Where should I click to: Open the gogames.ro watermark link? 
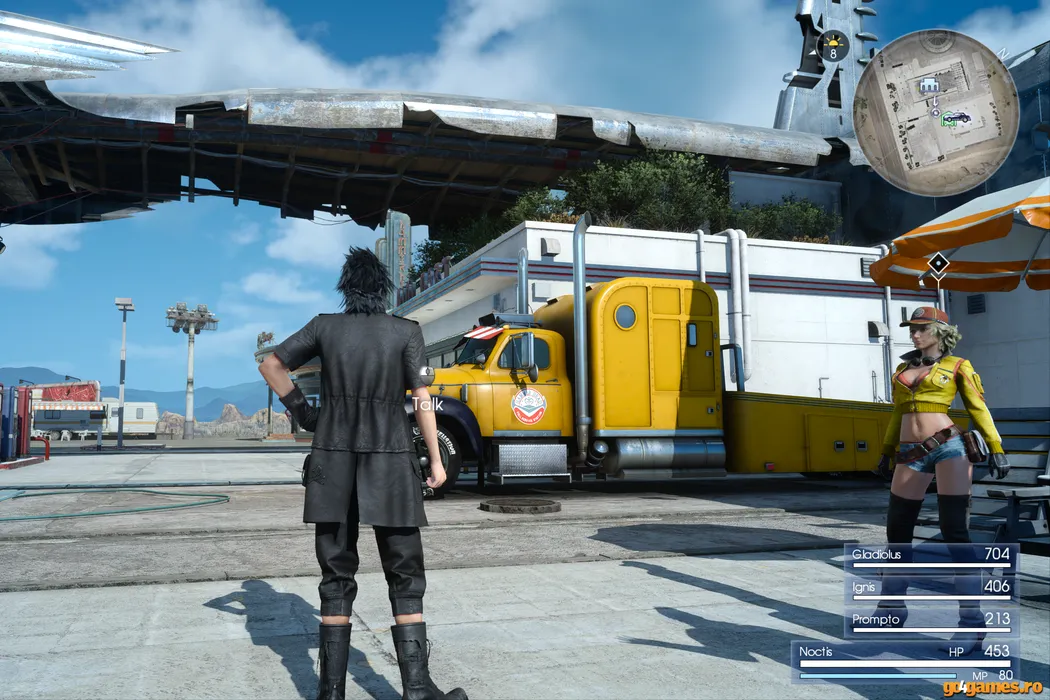[x=992, y=687]
